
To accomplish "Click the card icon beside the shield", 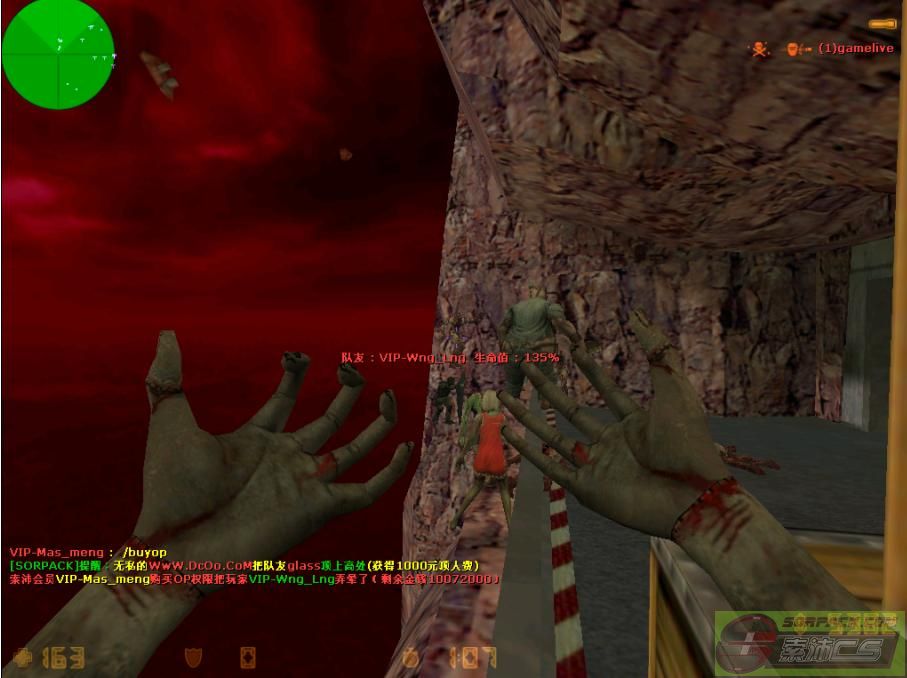I will [x=247, y=657].
